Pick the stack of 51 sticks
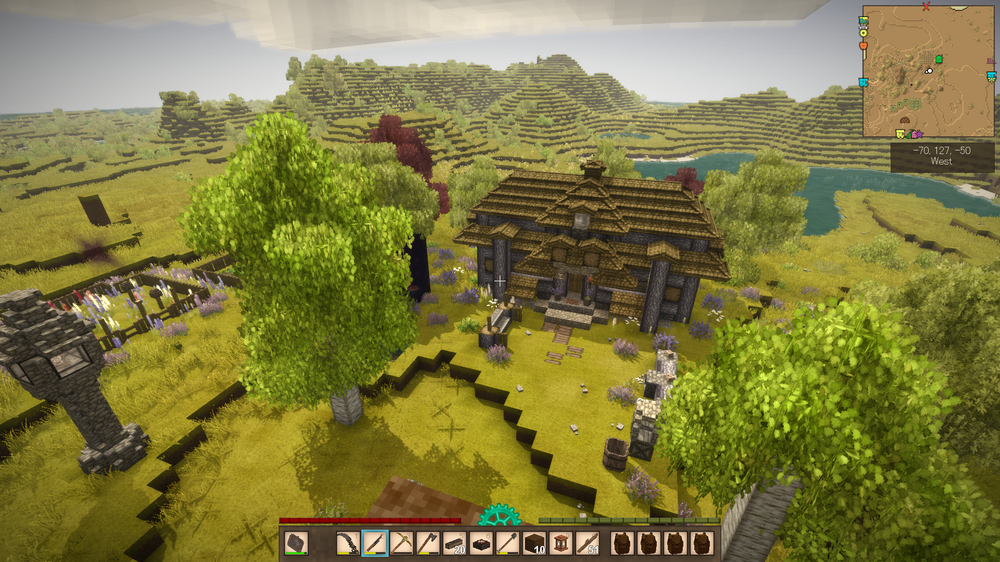This screenshot has height=562, width=1000. pos(588,543)
